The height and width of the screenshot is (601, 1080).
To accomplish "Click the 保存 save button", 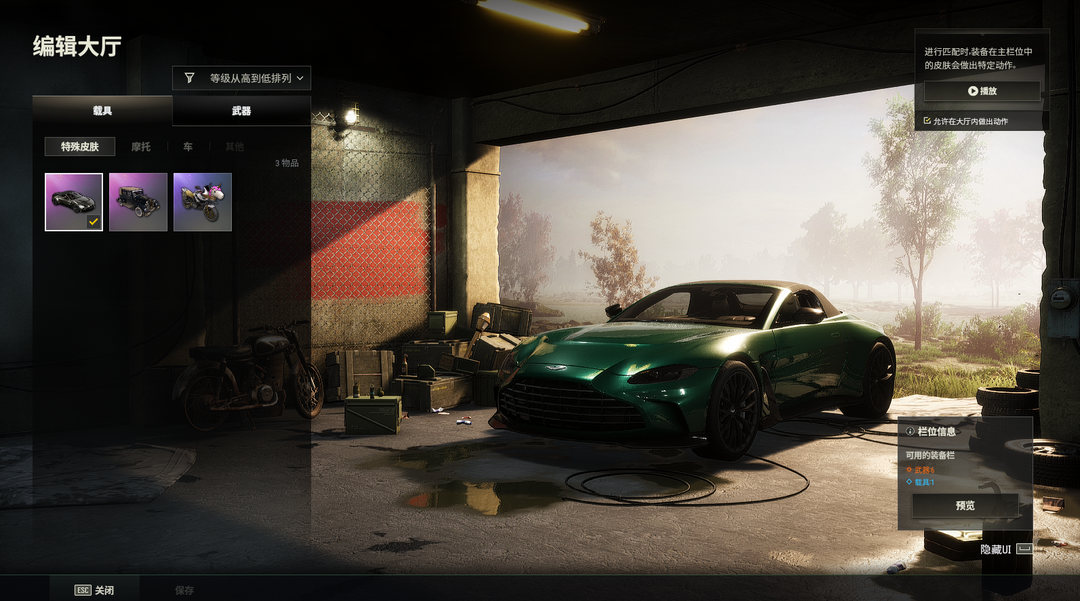I will pyautogui.click(x=184, y=590).
